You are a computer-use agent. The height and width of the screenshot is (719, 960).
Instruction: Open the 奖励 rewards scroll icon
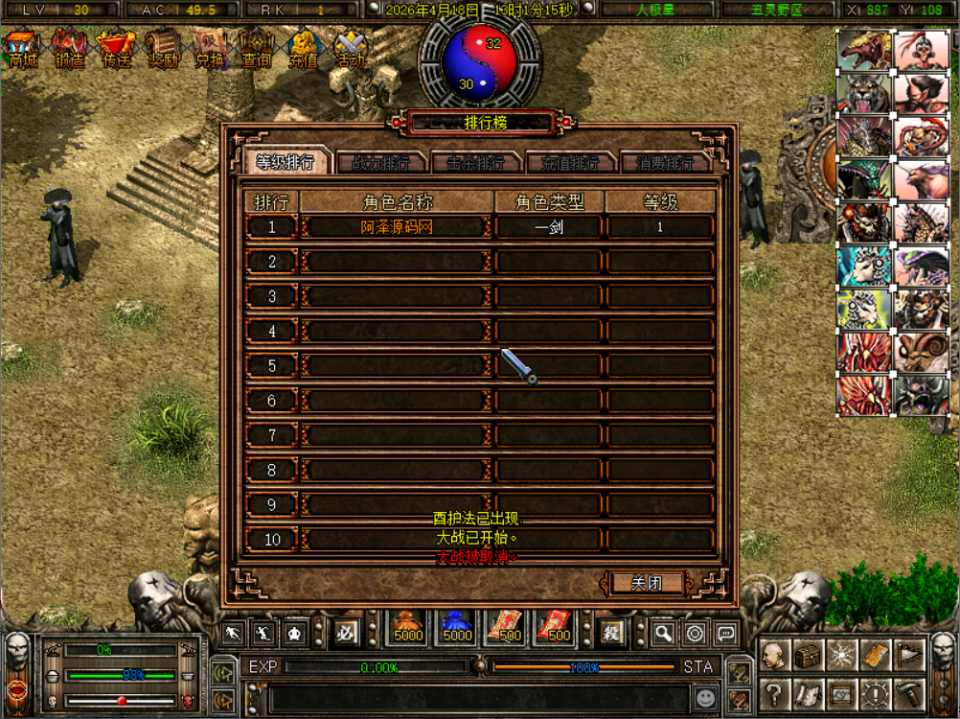click(x=163, y=49)
